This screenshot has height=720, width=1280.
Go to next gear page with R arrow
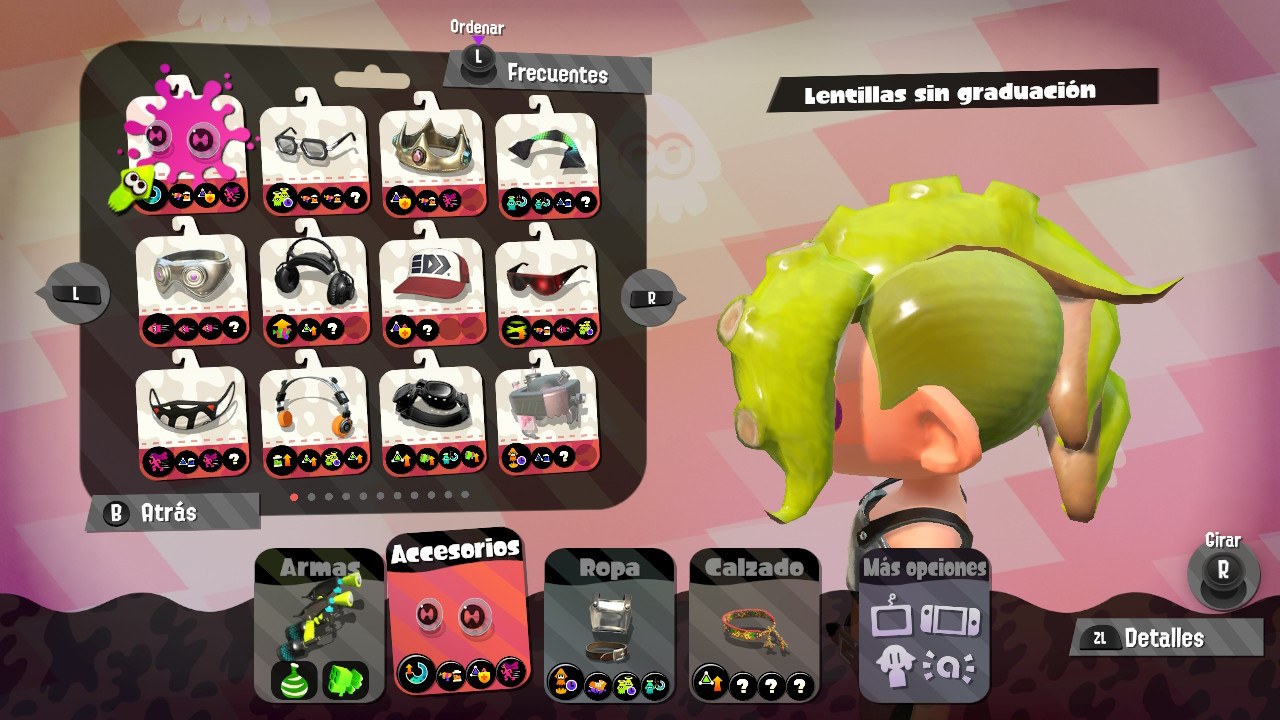coord(650,296)
